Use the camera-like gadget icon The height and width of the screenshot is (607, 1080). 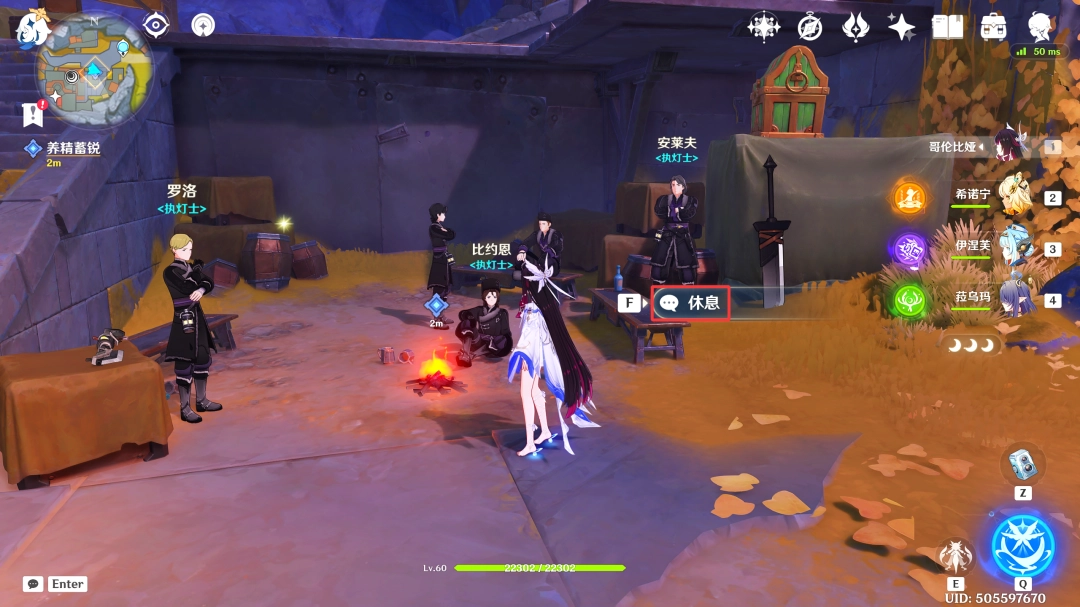[x=1022, y=463]
